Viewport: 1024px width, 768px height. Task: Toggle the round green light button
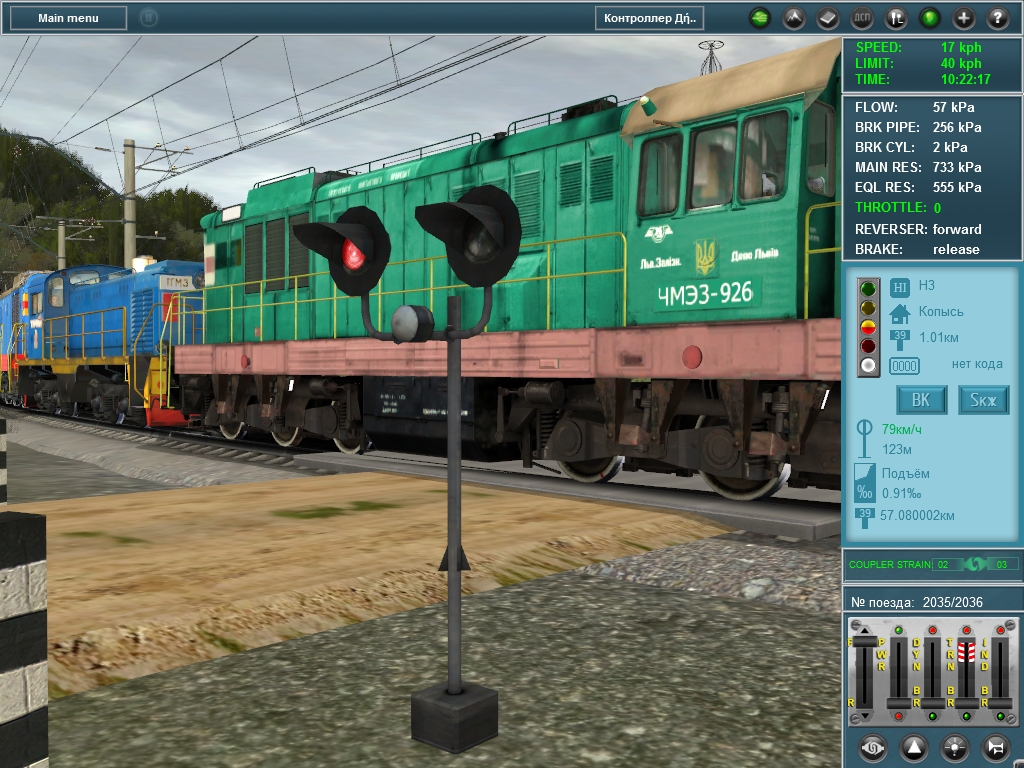click(930, 18)
